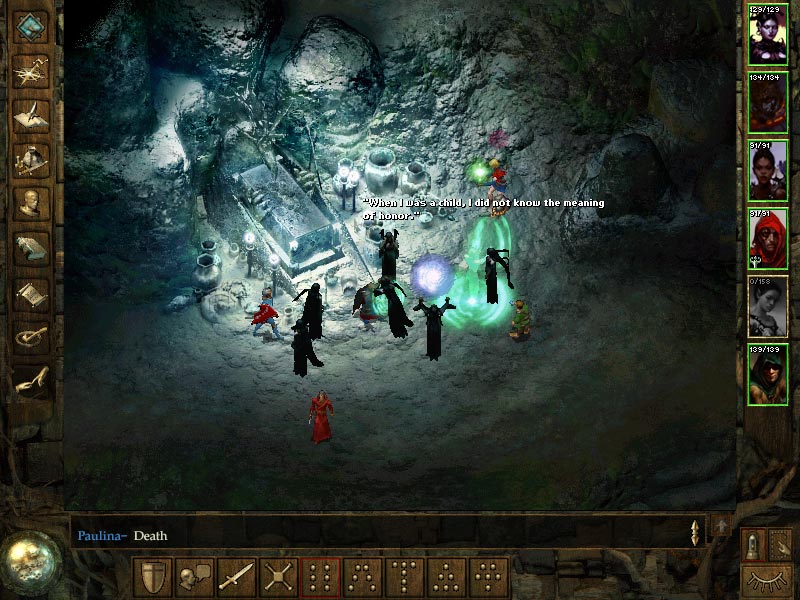Image resolution: width=800 pixels, height=600 pixels.
Task: Select the highlighted two-column party formation
Action: point(321,578)
